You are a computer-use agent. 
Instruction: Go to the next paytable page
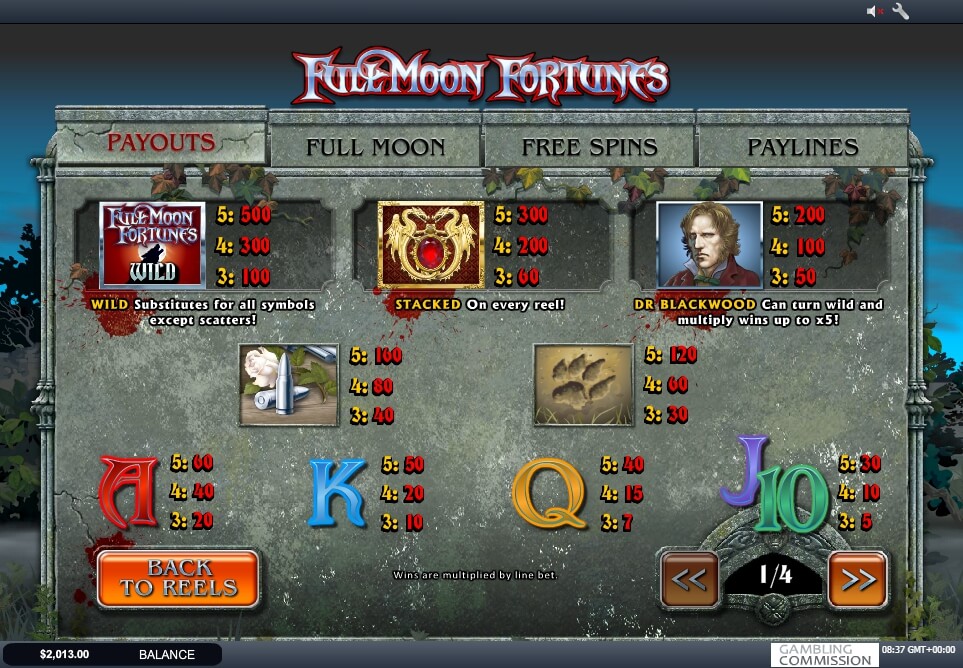[857, 579]
